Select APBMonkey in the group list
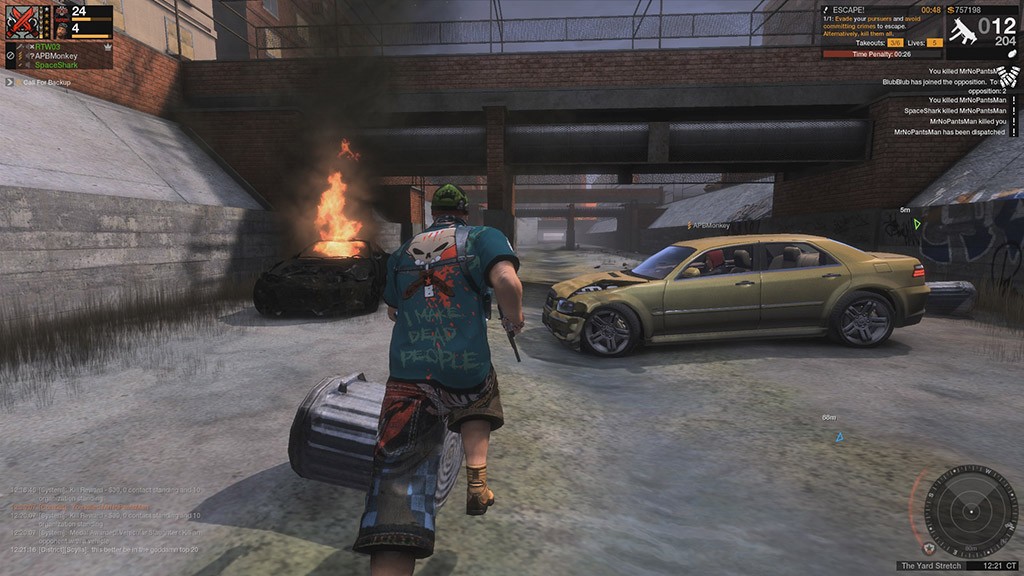This screenshot has height=576, width=1024. click(x=55, y=56)
